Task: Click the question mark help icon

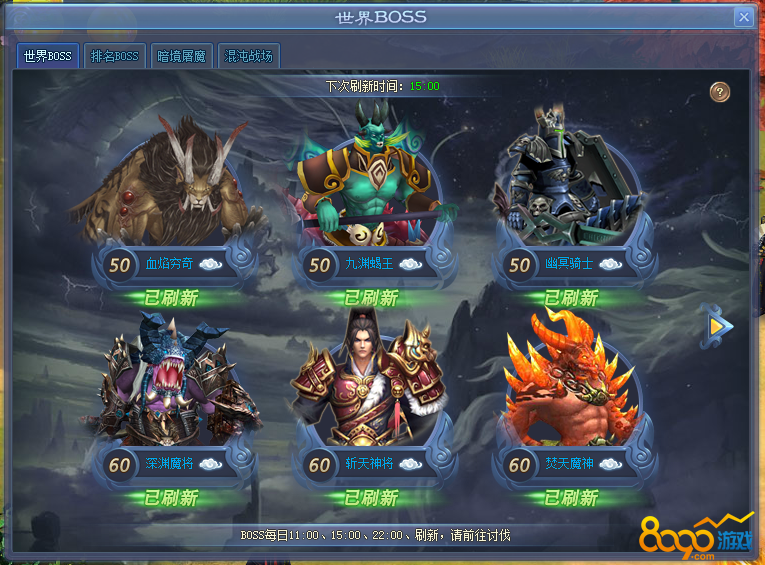Action: (720, 92)
